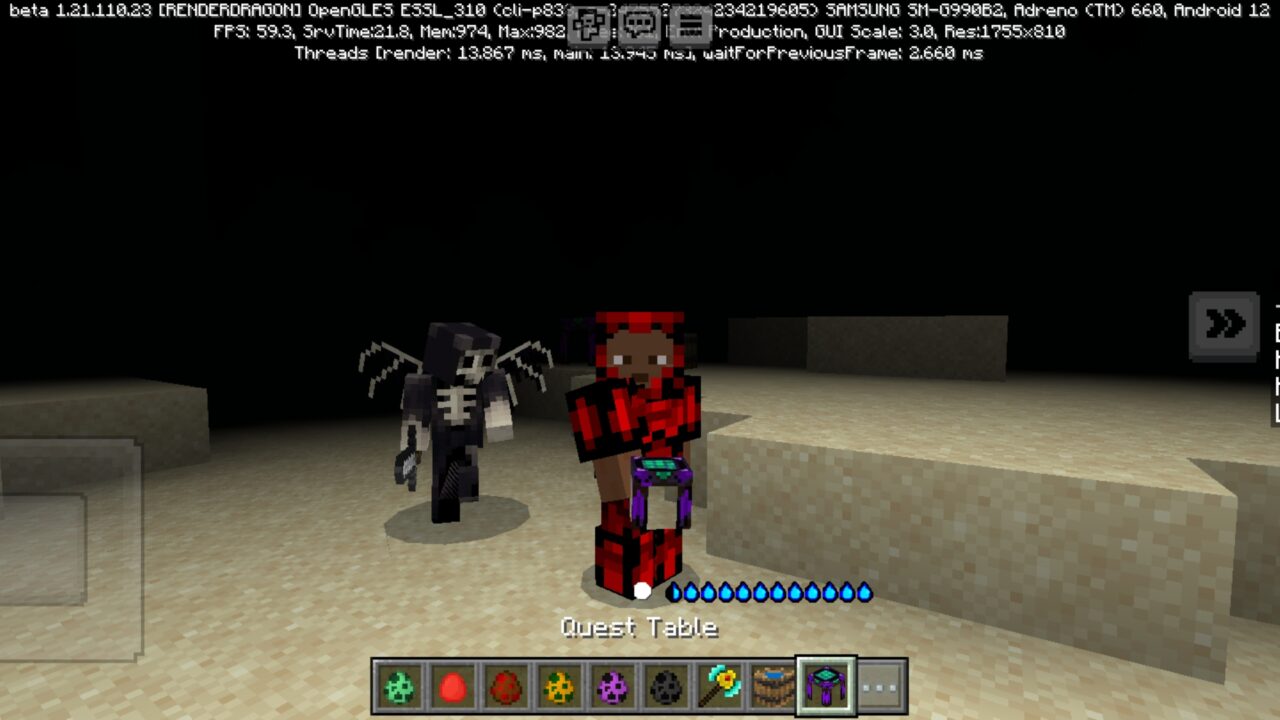
Task: Select the purple spawn egg
Action: click(x=614, y=685)
